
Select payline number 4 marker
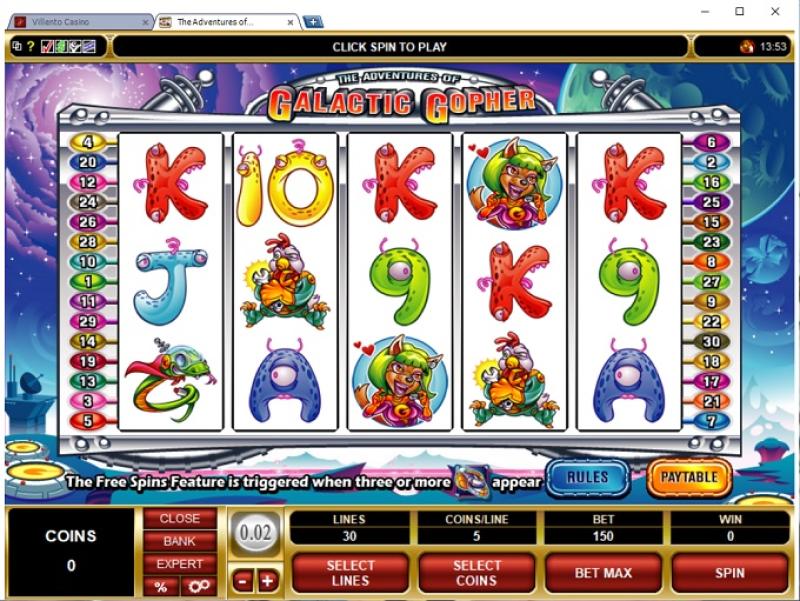point(88,143)
